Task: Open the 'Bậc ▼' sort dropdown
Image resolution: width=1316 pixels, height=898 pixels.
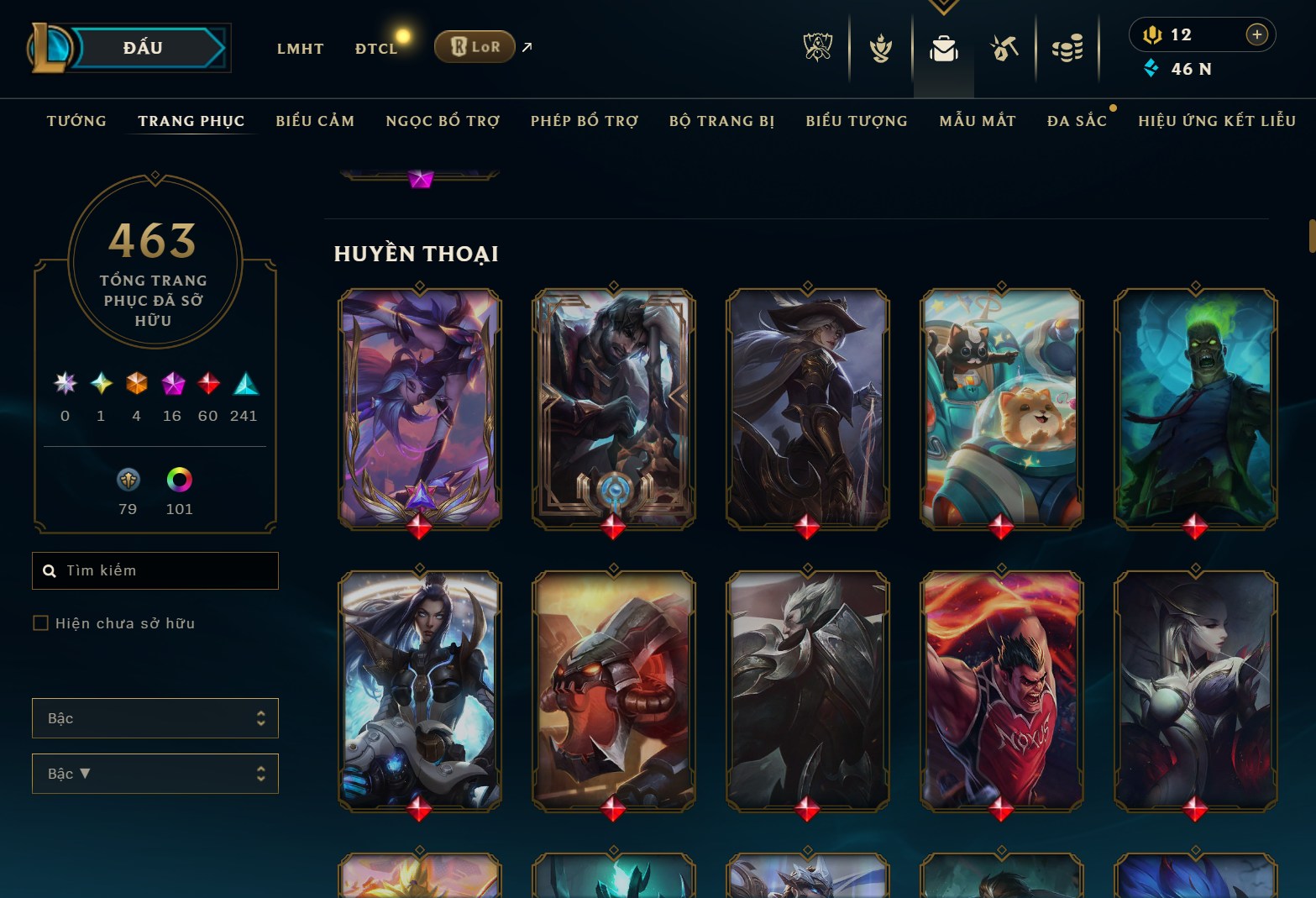Action: tap(155, 774)
